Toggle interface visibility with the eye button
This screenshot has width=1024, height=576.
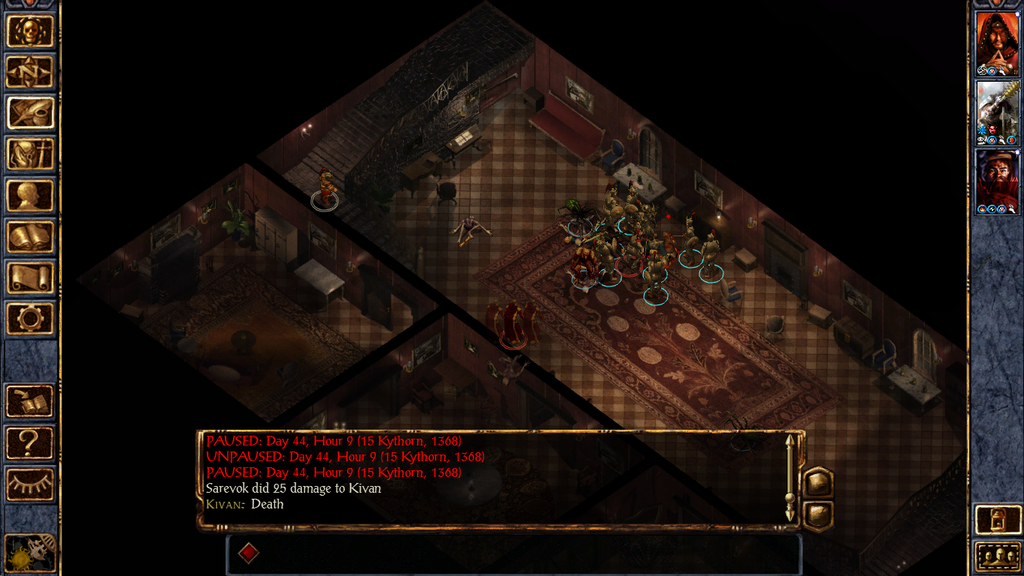click(30, 485)
